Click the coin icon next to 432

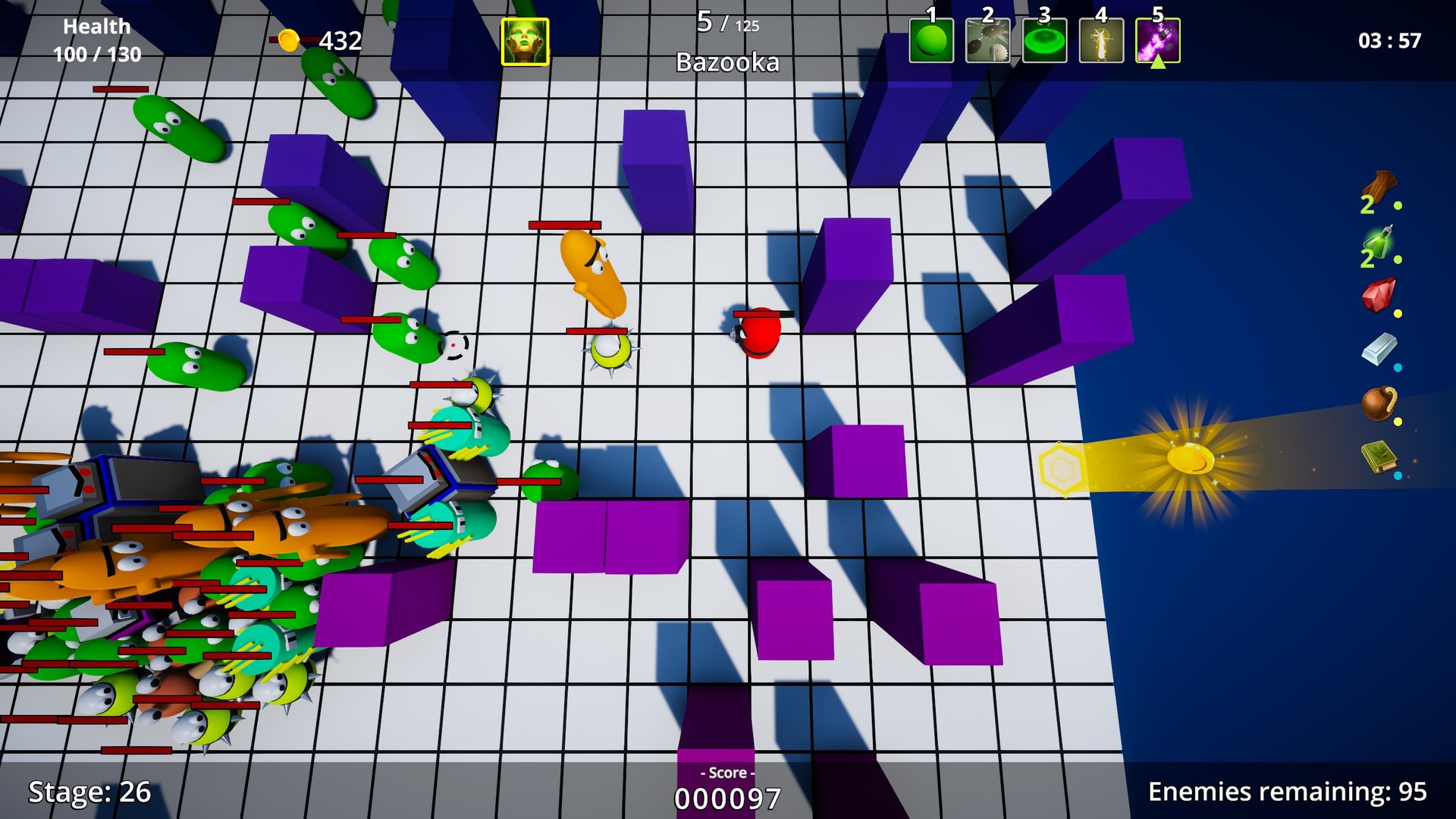(288, 39)
